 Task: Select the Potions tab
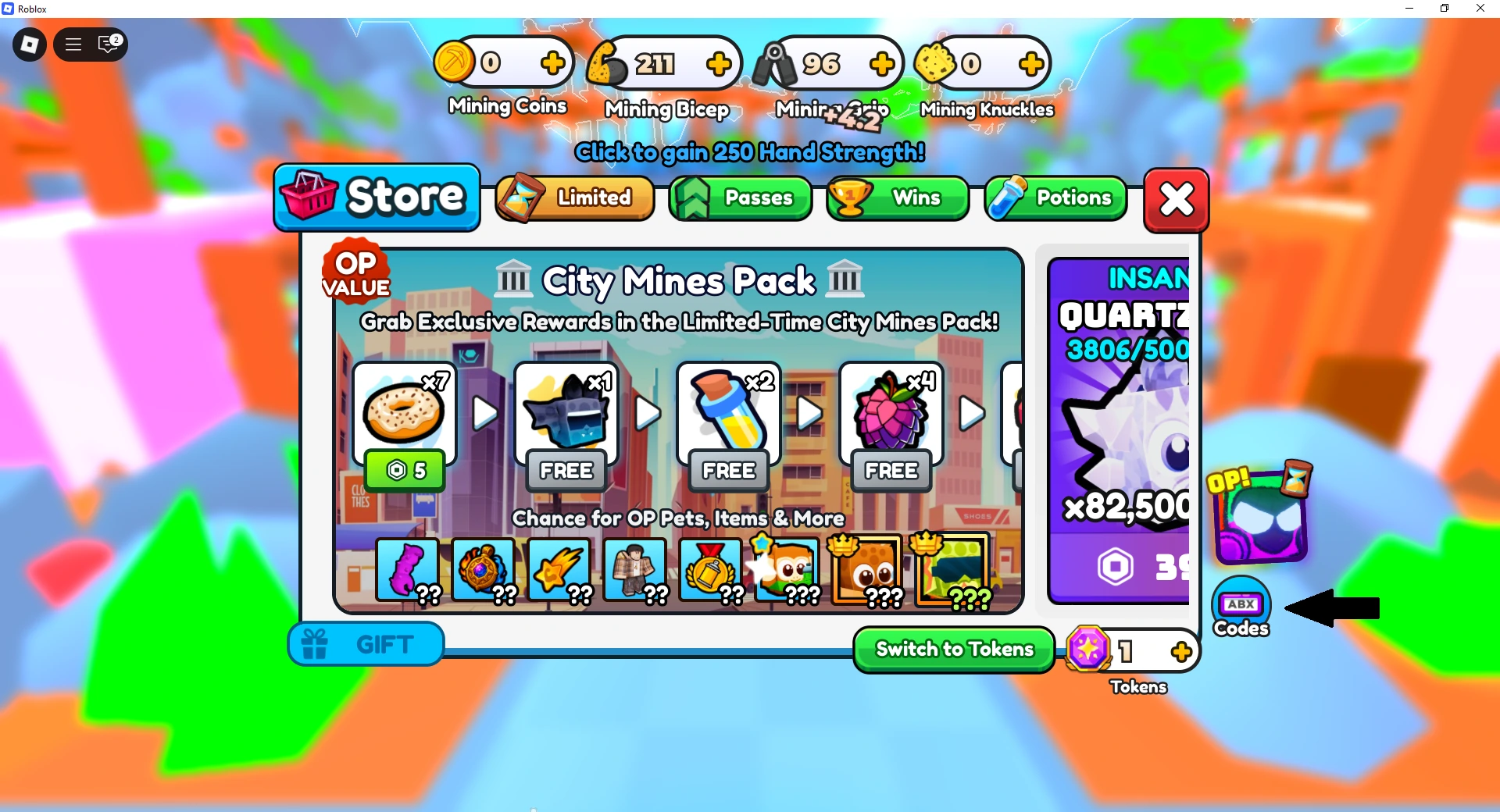pyautogui.click(x=1055, y=198)
